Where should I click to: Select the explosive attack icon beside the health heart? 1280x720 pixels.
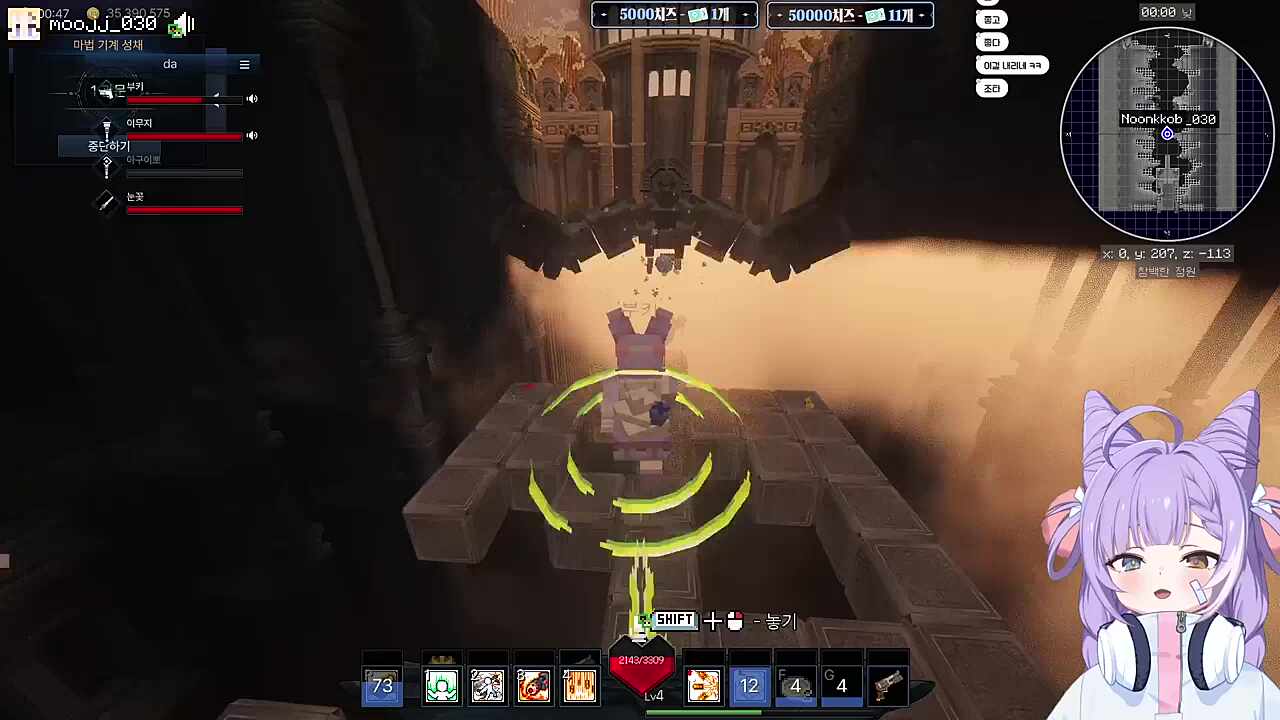click(703, 685)
